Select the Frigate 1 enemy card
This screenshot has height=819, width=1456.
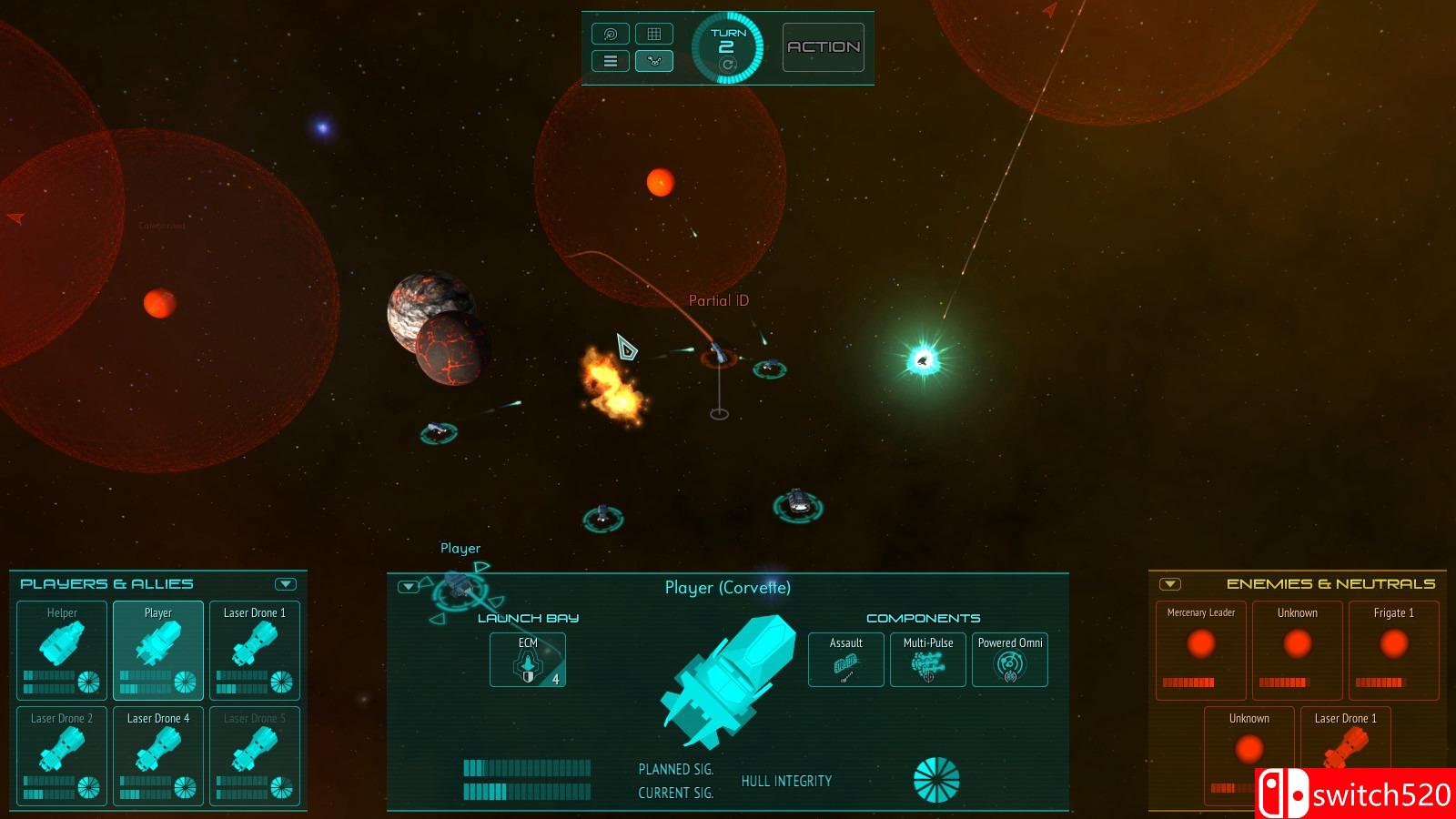(x=1394, y=650)
